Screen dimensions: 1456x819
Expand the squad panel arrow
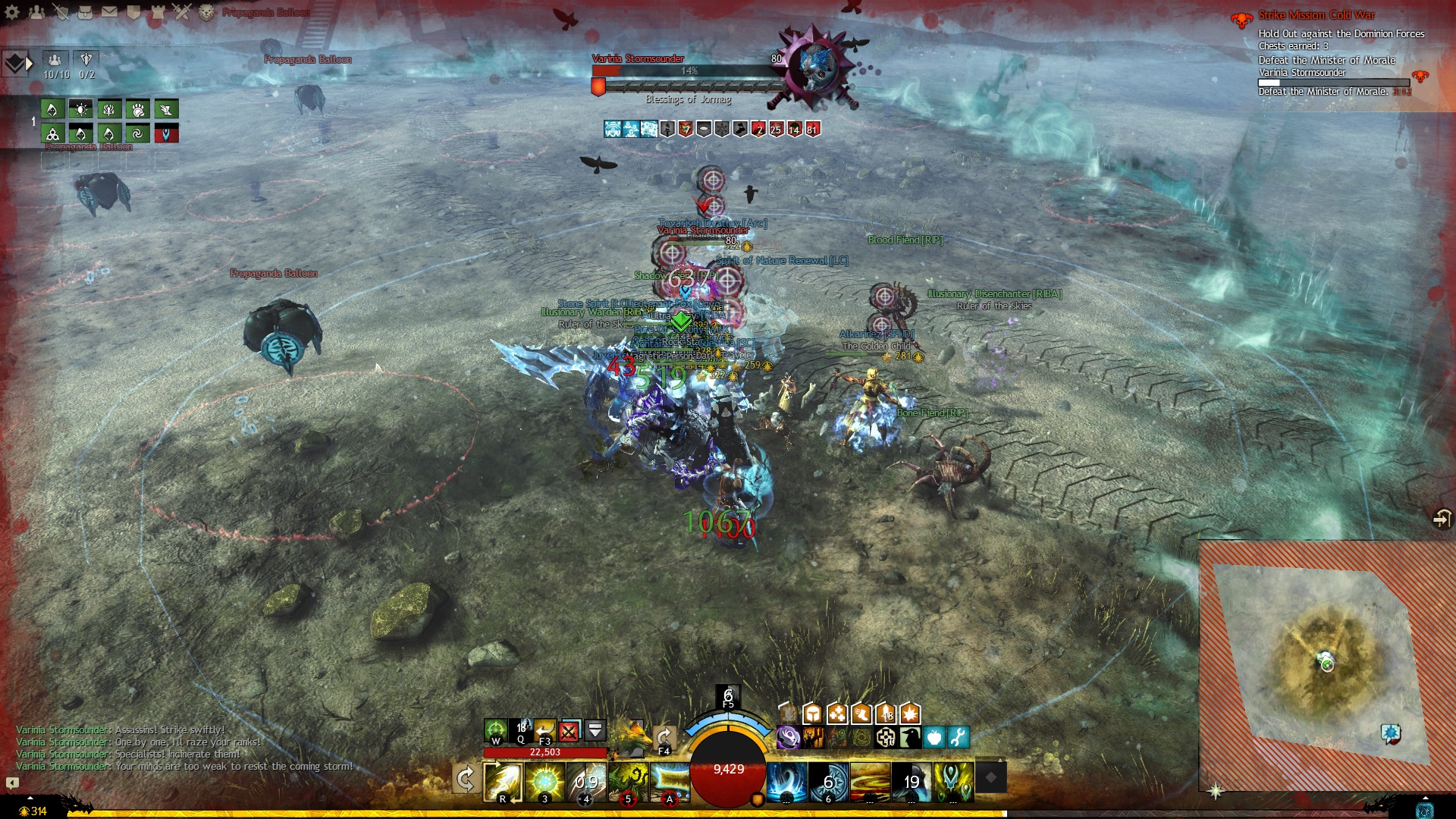pos(29,64)
